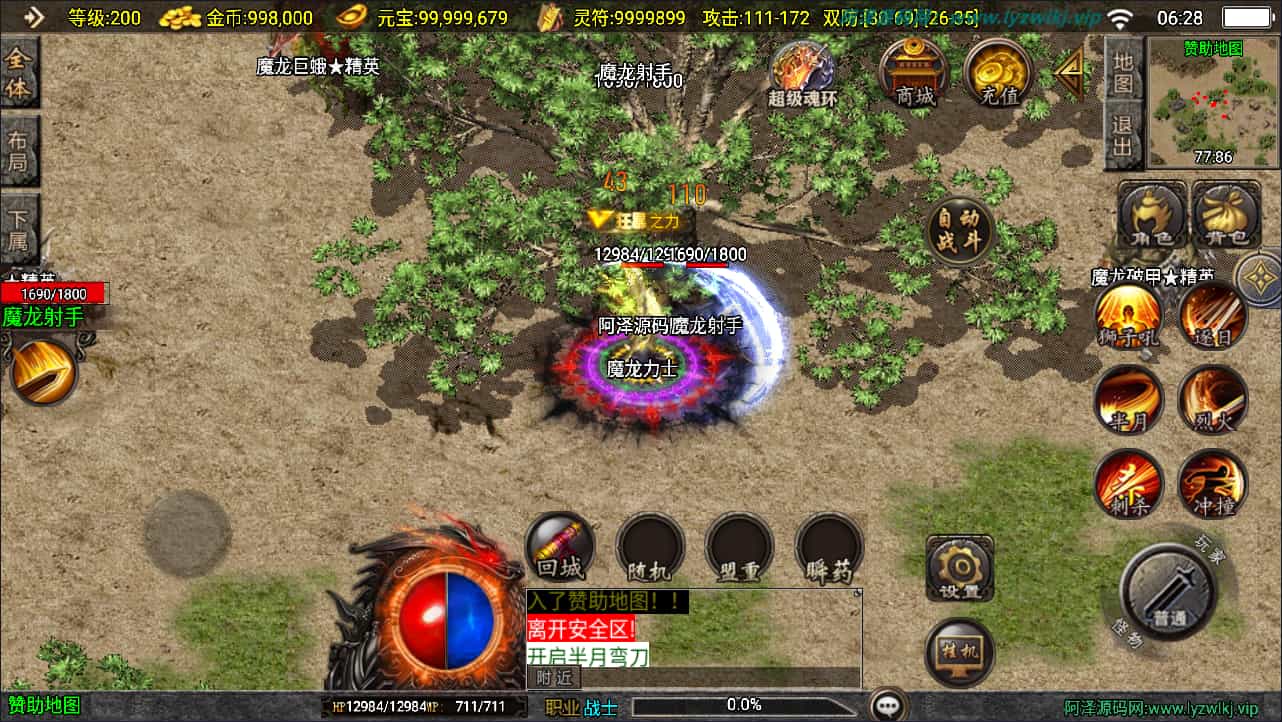
Task: Open the 超级魂环 super soul ring icon
Action: coord(802,71)
